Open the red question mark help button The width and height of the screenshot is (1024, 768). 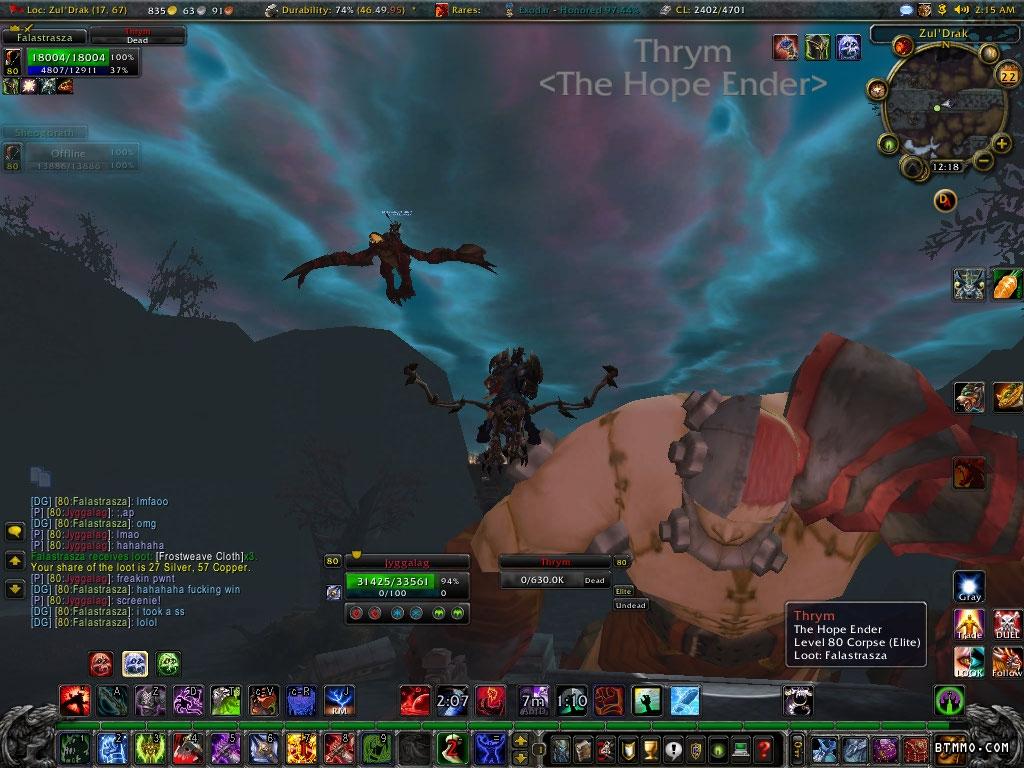click(763, 748)
